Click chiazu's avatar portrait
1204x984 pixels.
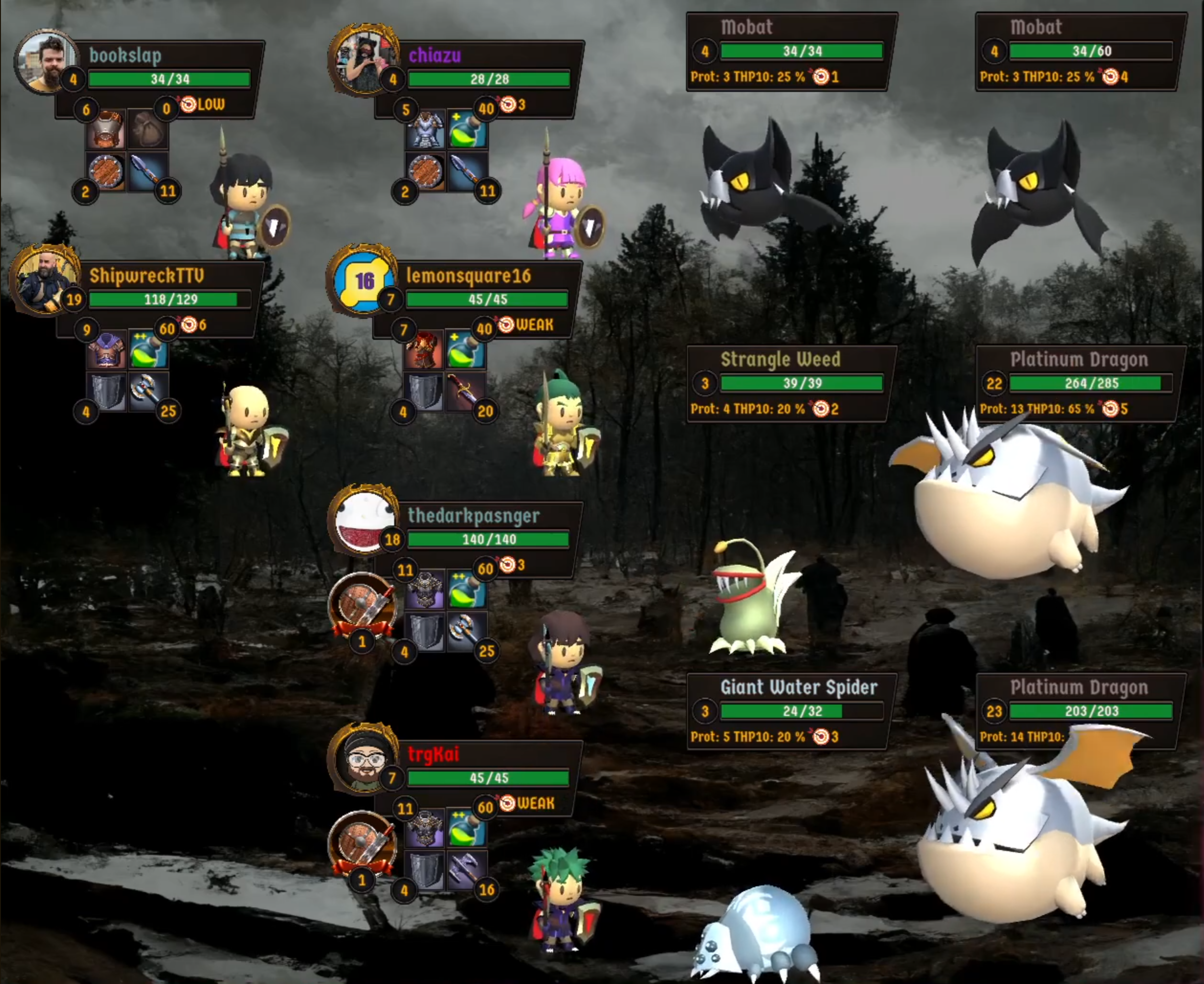click(363, 61)
